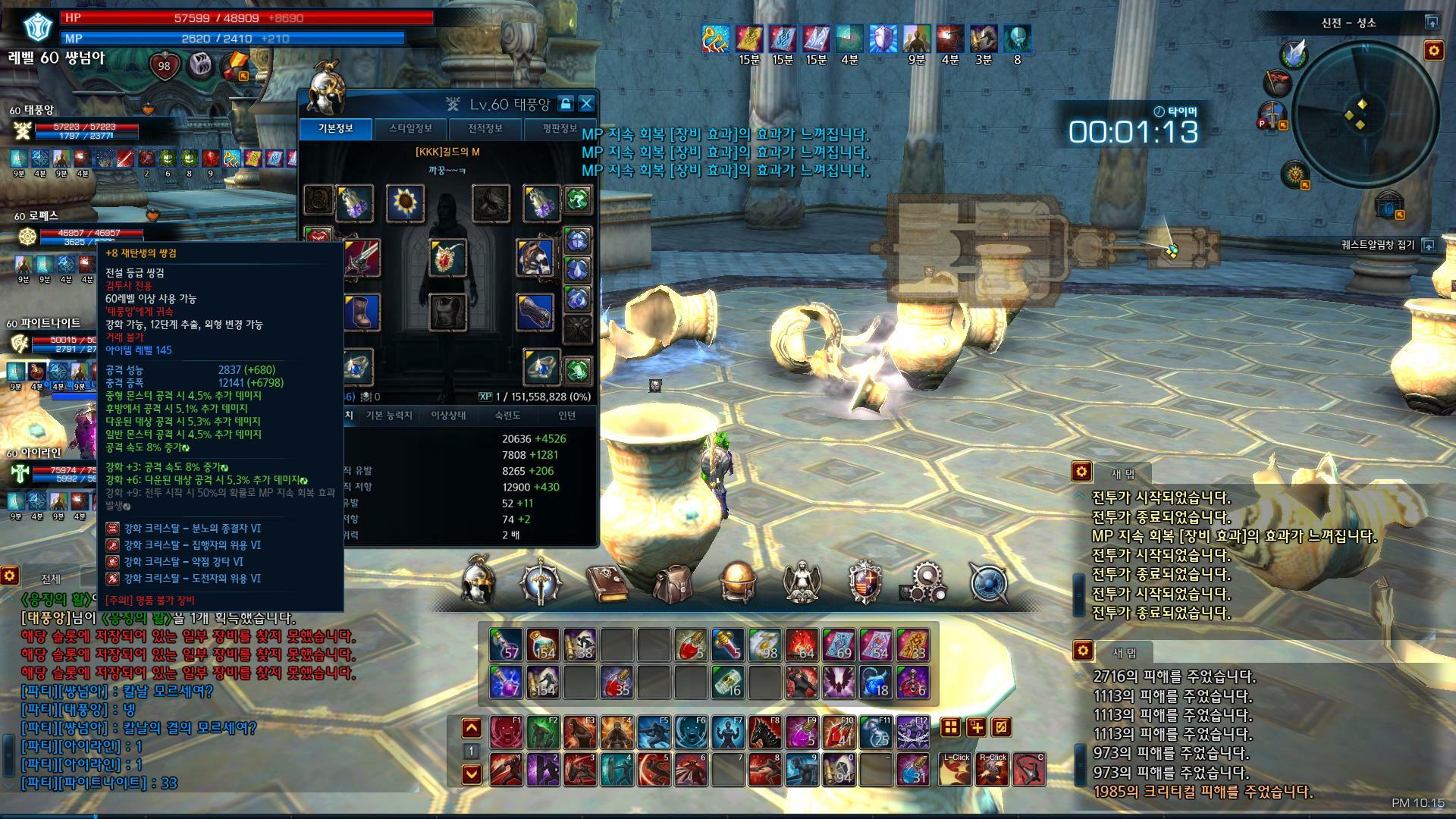Open the helmet character profile menu icon
Viewport: 1456px width, 819px height.
click(x=479, y=582)
